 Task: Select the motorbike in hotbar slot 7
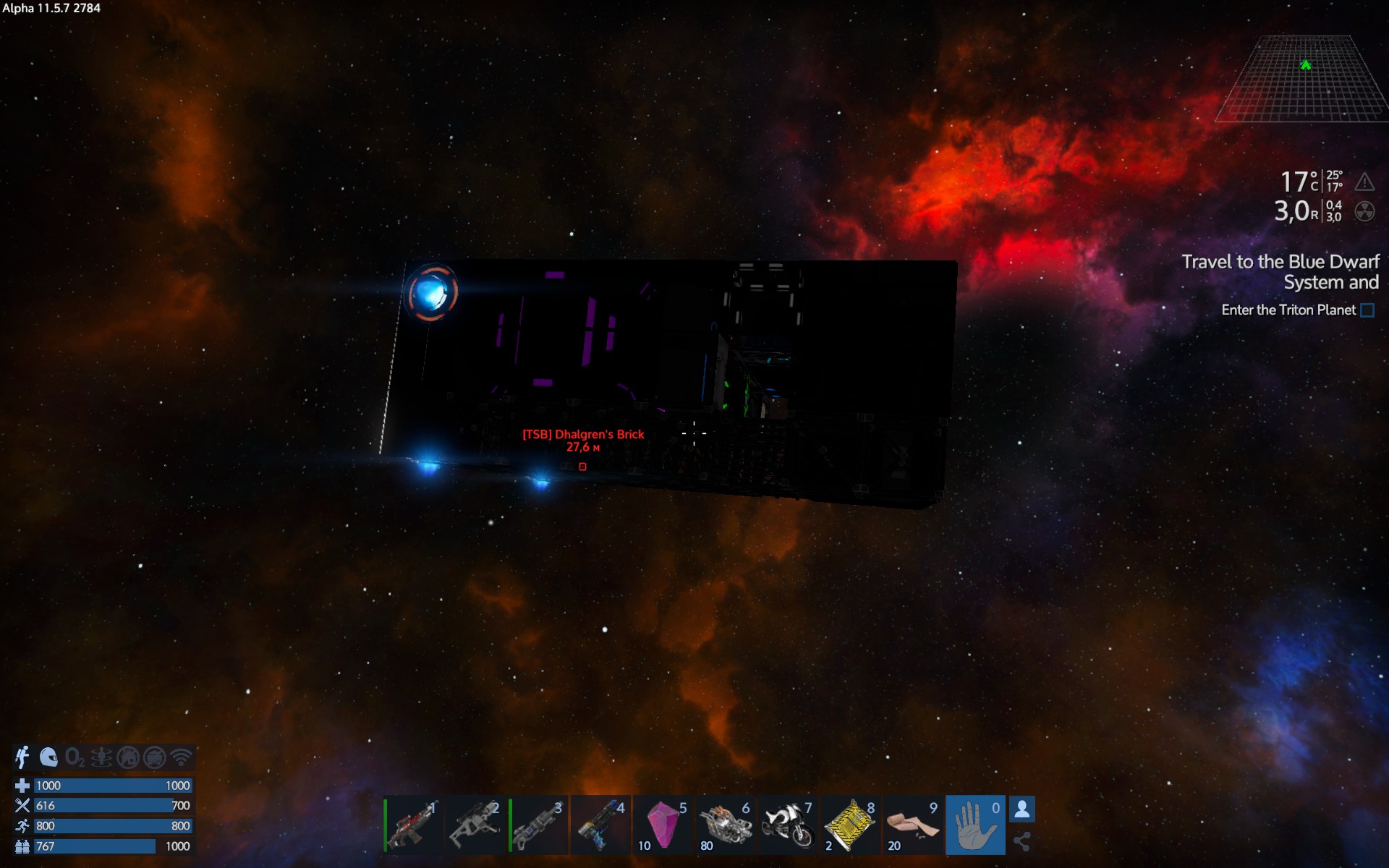click(788, 825)
